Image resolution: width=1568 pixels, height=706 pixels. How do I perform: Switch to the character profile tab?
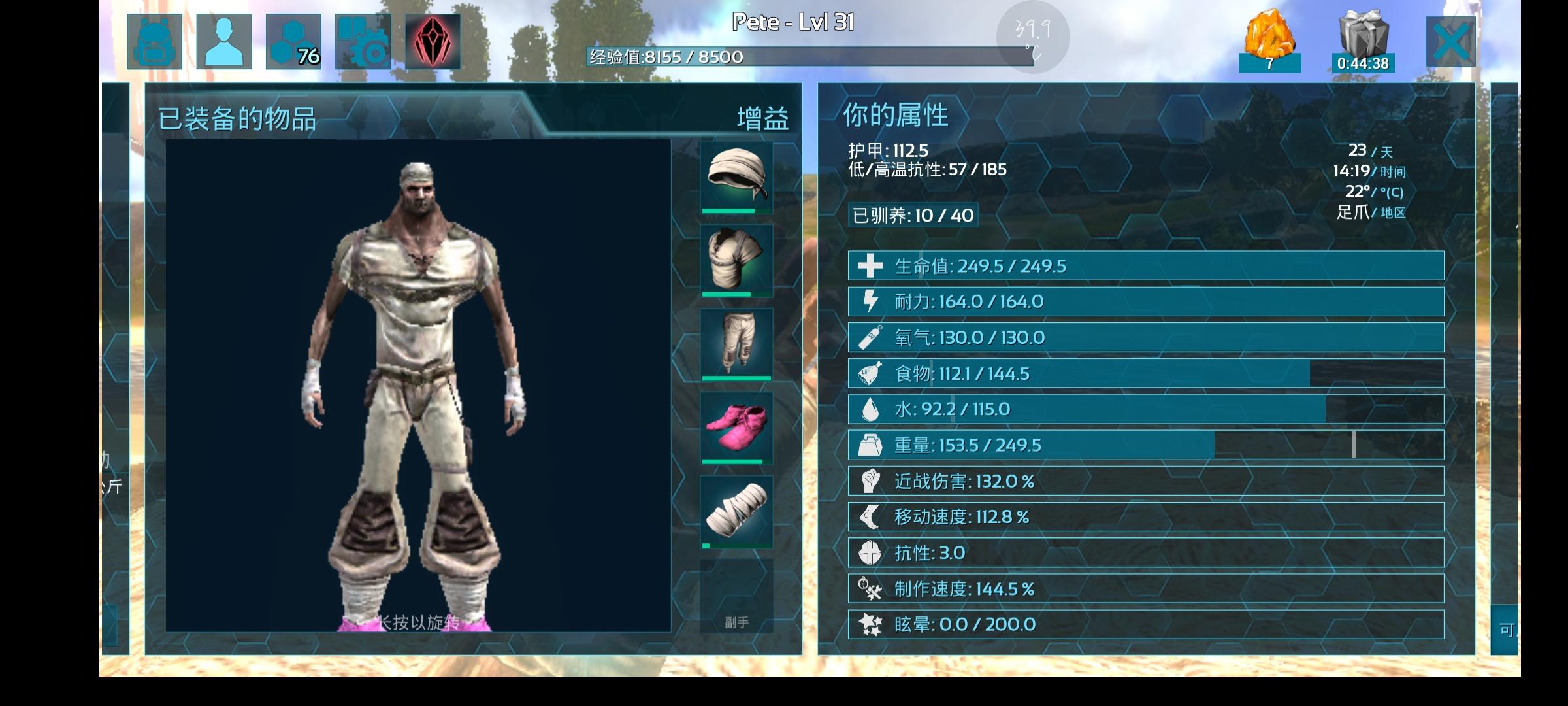pyautogui.click(x=224, y=42)
